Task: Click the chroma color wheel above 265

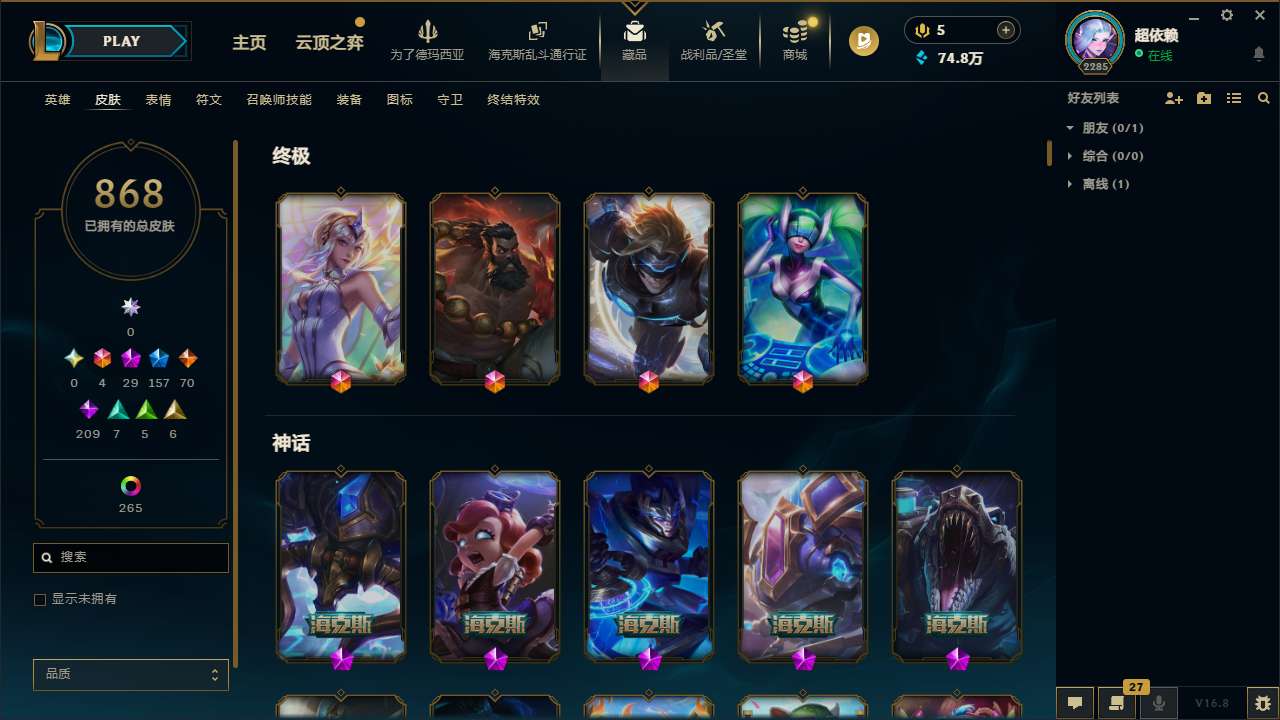Action: point(130,487)
